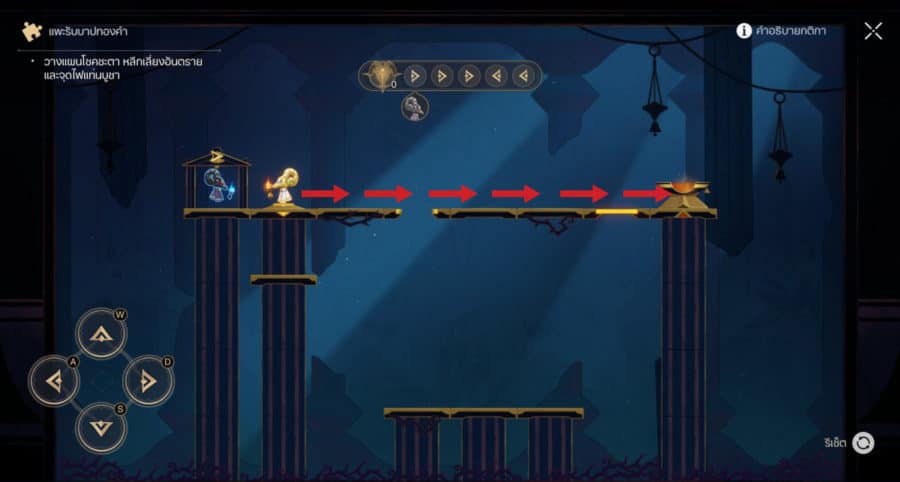Close the puzzle with the X button
Screen dimensions: 900x482
[x=873, y=31]
